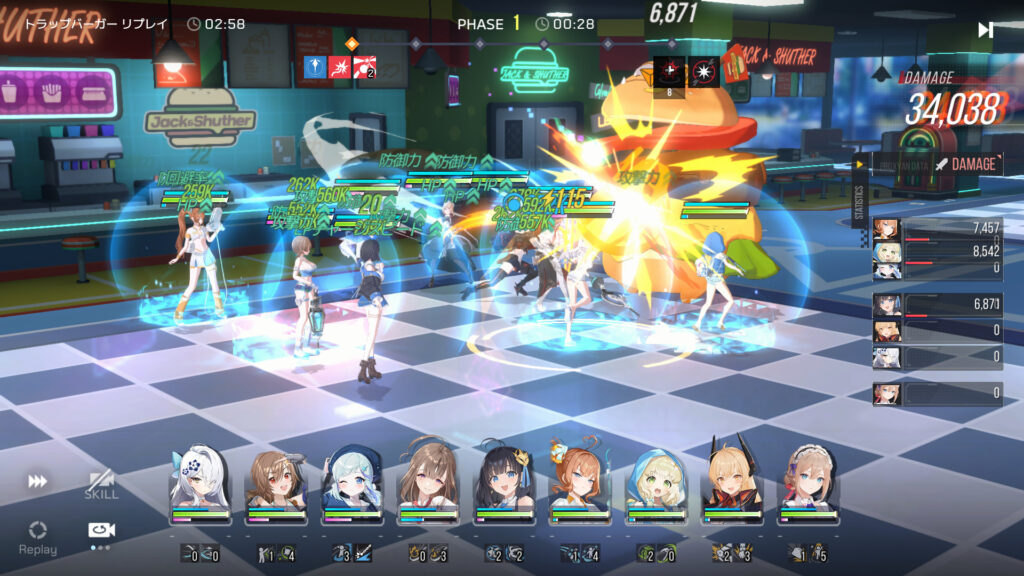This screenshot has height=576, width=1024.
Task: Click the Replay button
Action: tap(37, 535)
